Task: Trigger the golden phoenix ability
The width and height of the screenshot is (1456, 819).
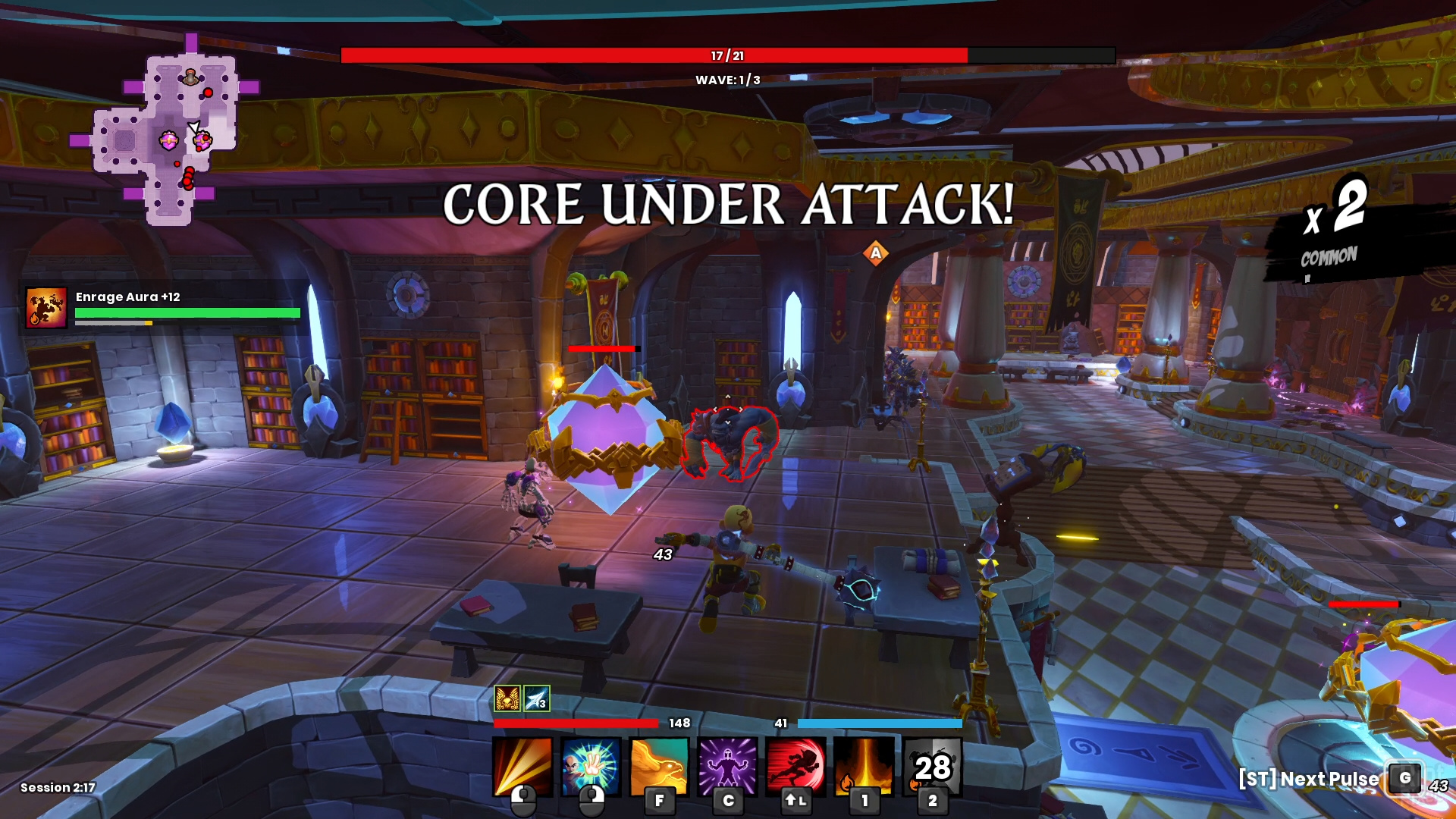Action: 659,766
